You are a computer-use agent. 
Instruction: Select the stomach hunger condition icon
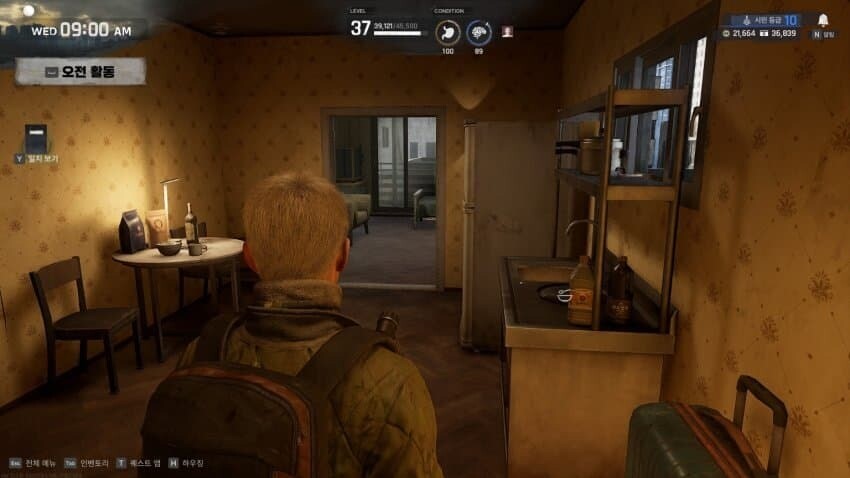pos(449,32)
